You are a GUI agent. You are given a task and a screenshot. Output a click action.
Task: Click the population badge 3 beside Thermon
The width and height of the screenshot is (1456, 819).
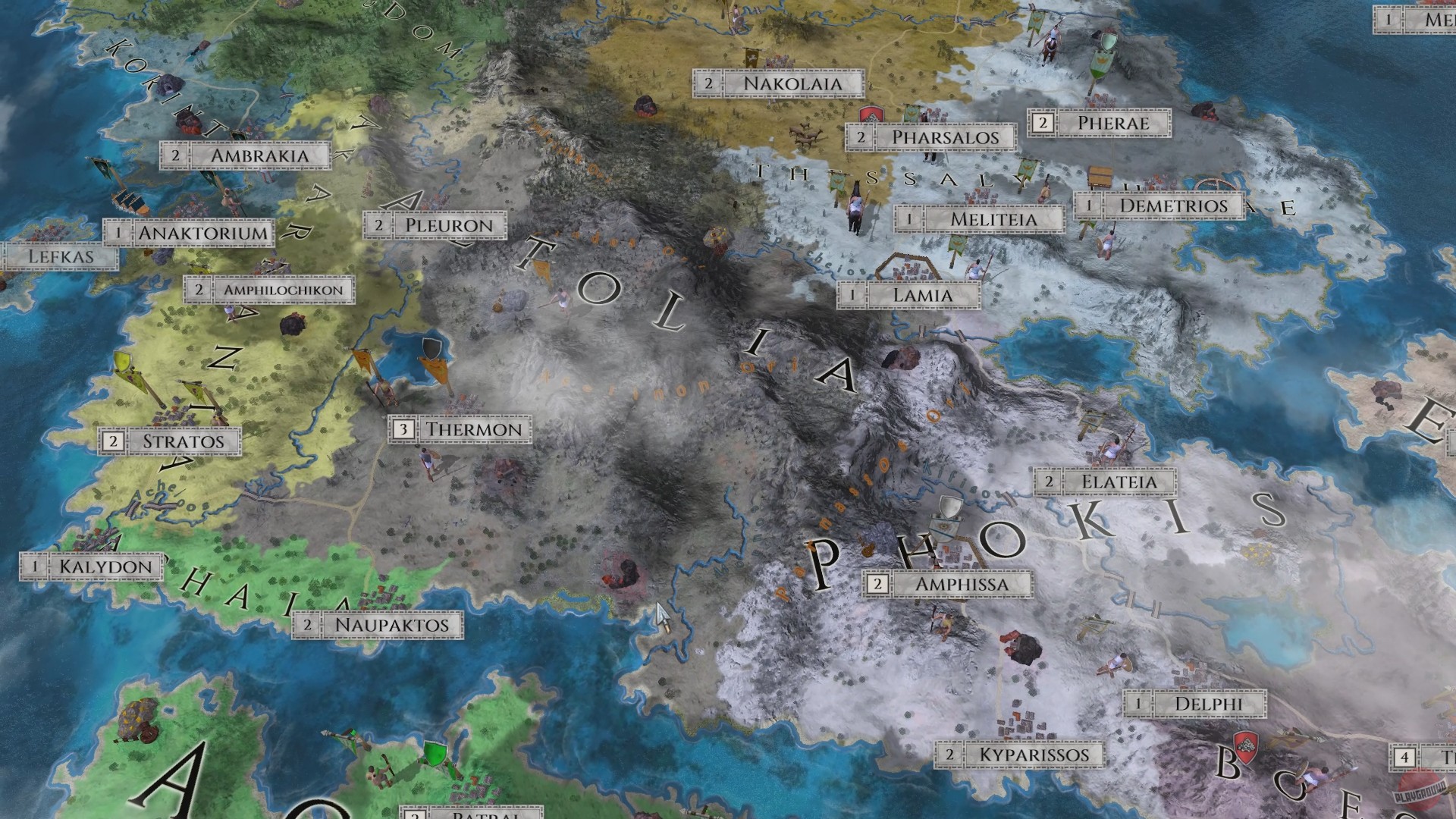[402, 428]
